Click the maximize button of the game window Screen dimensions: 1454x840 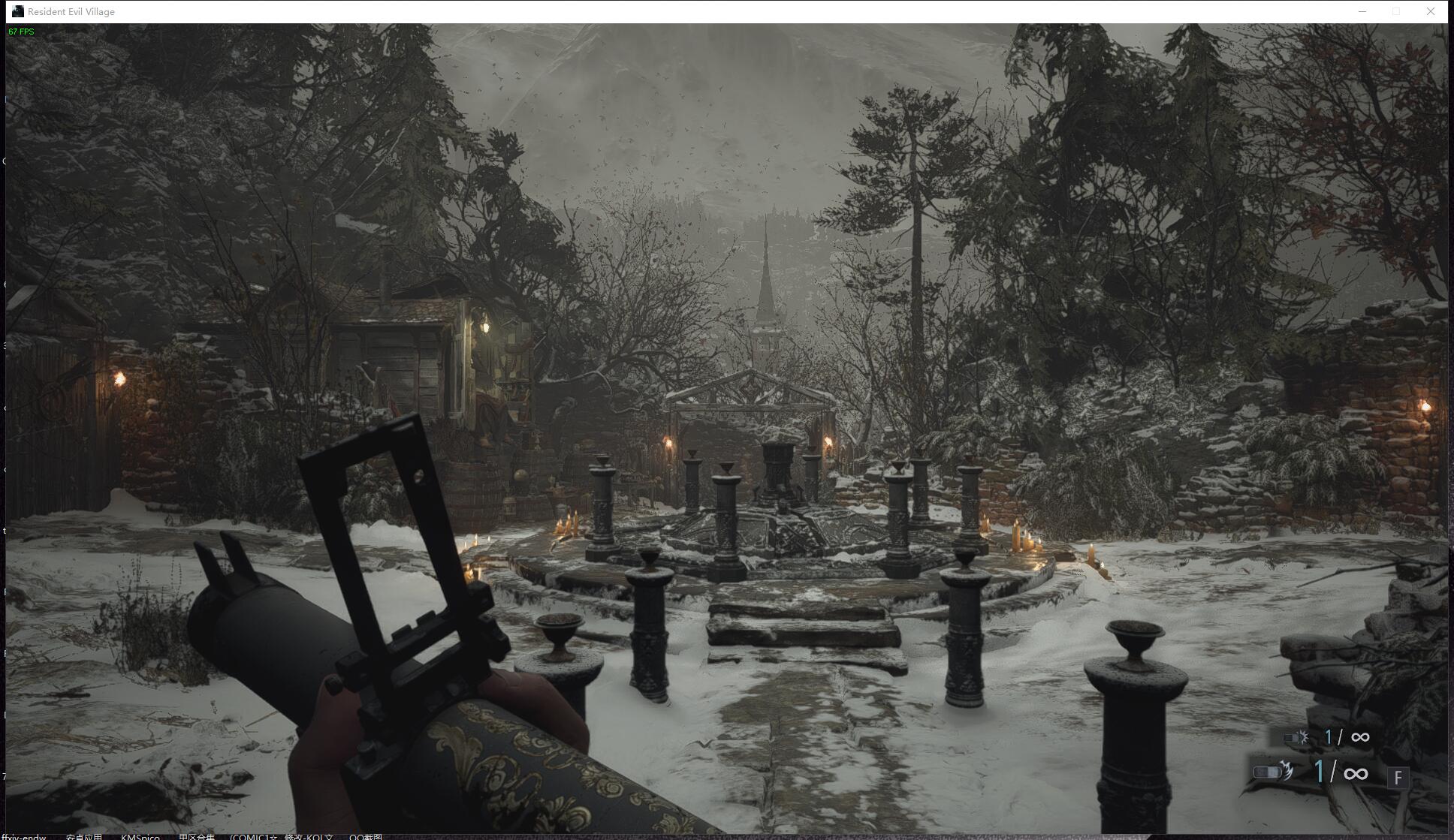pyautogui.click(x=1395, y=11)
